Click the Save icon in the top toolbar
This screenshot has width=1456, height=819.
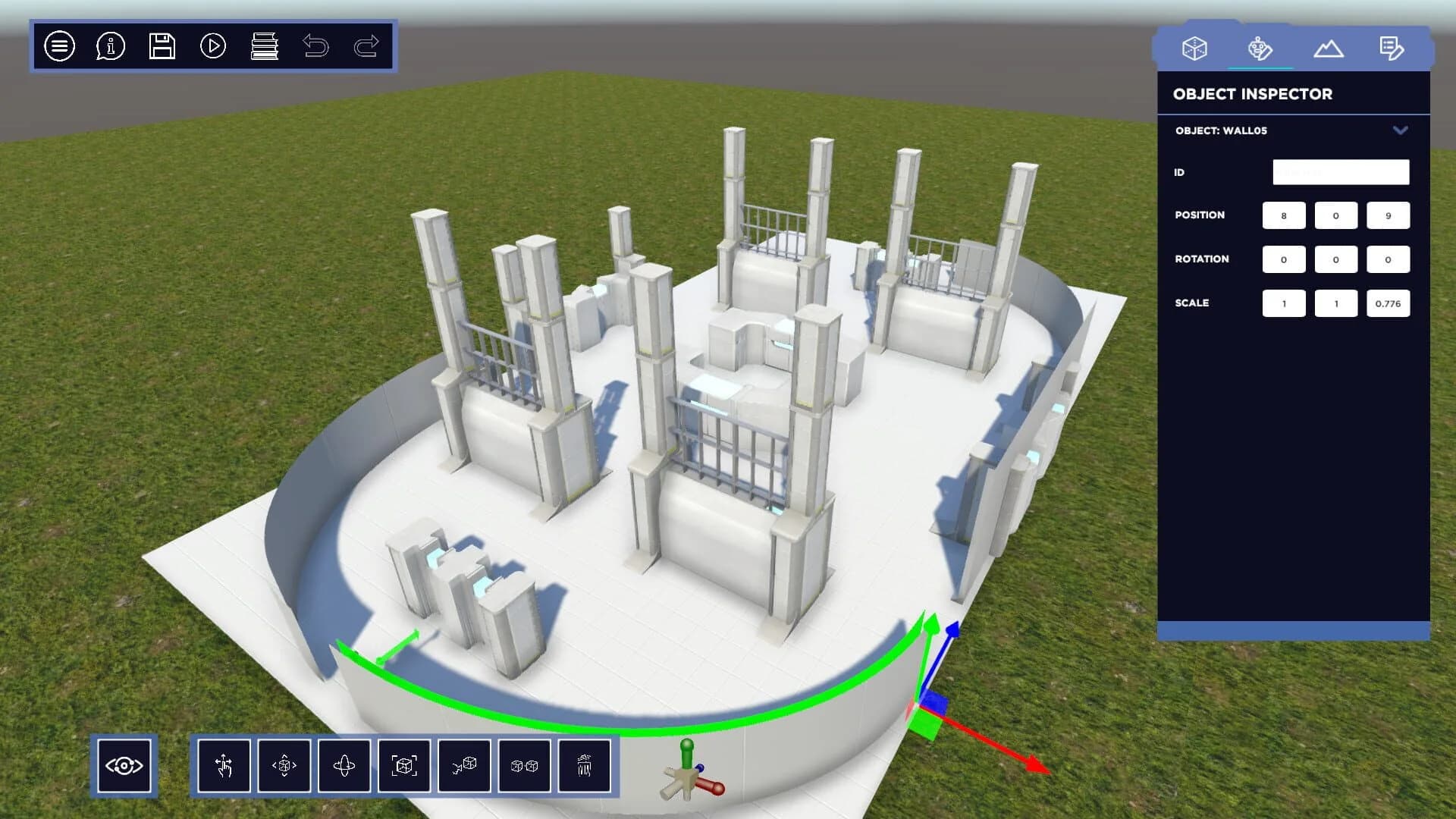pos(161,47)
